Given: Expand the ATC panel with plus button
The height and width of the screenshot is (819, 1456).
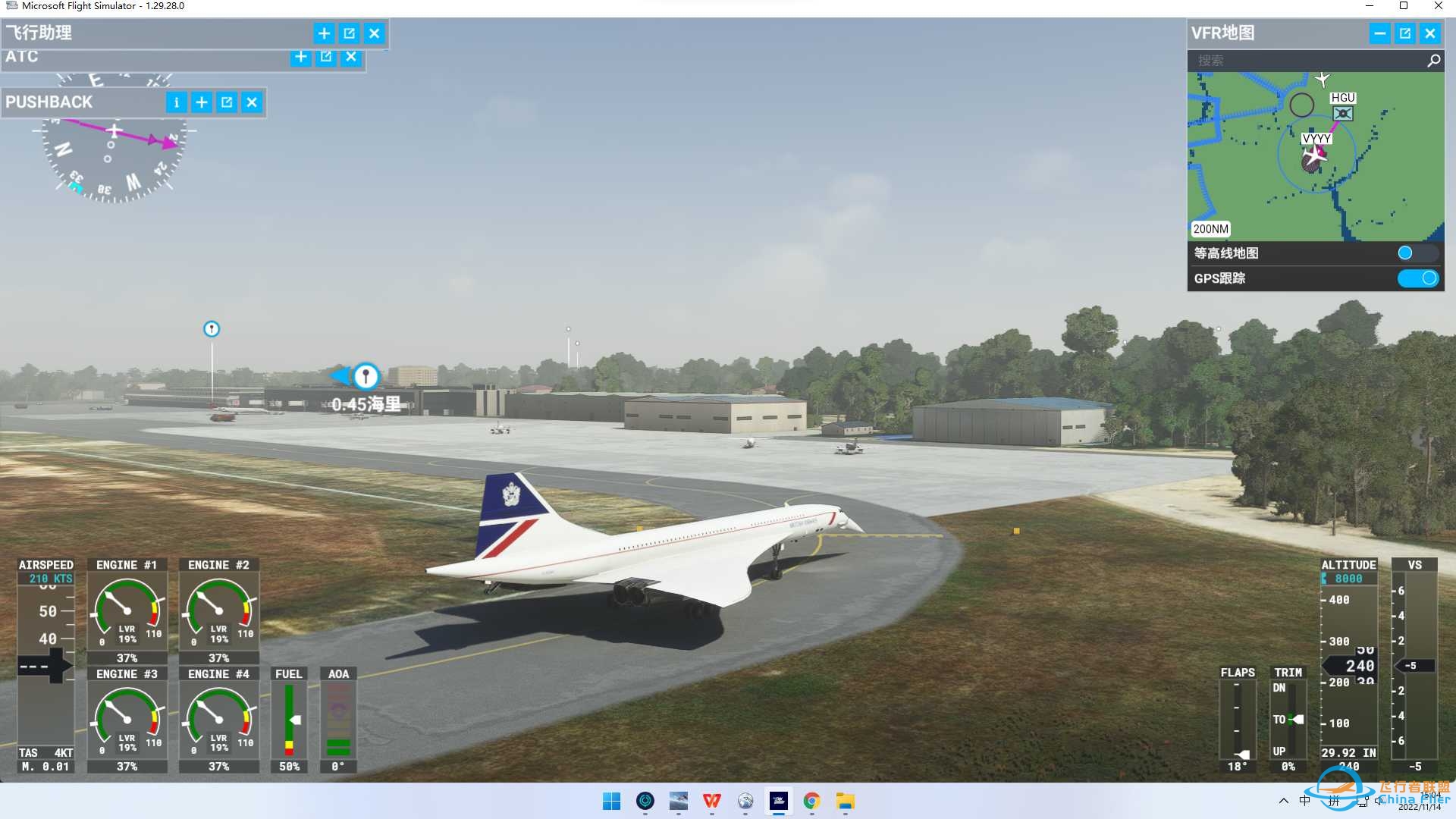Looking at the screenshot, I should click(300, 57).
